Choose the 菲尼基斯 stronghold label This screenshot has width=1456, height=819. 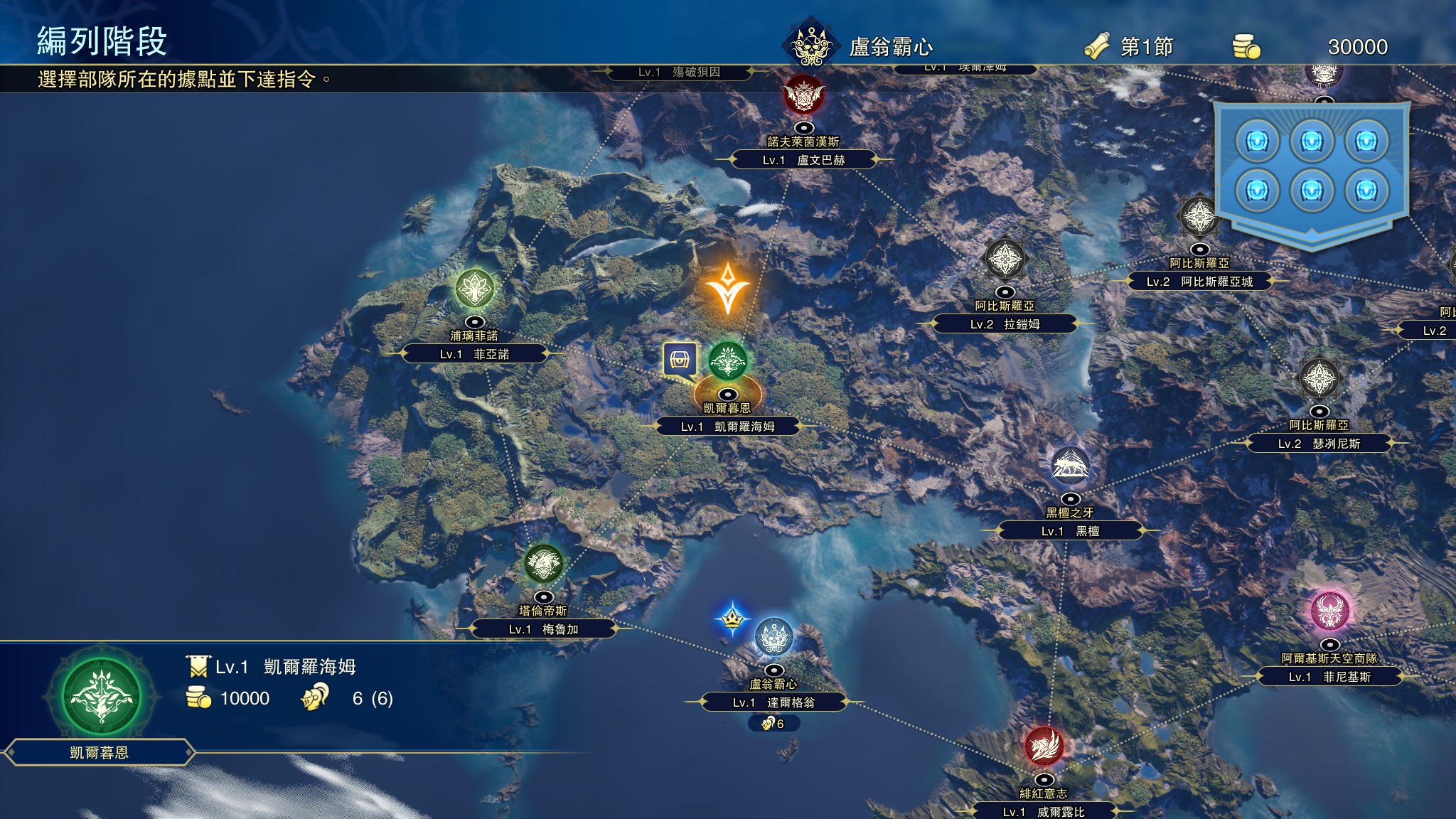tap(1329, 677)
